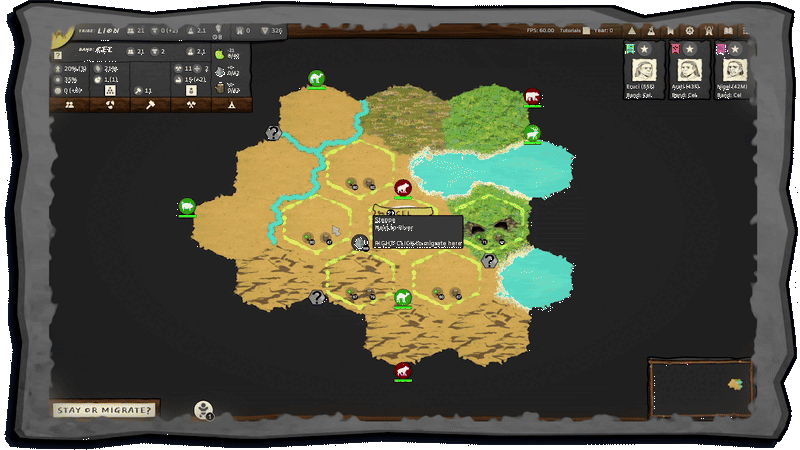Switch to the people tab in band panel

71,104
